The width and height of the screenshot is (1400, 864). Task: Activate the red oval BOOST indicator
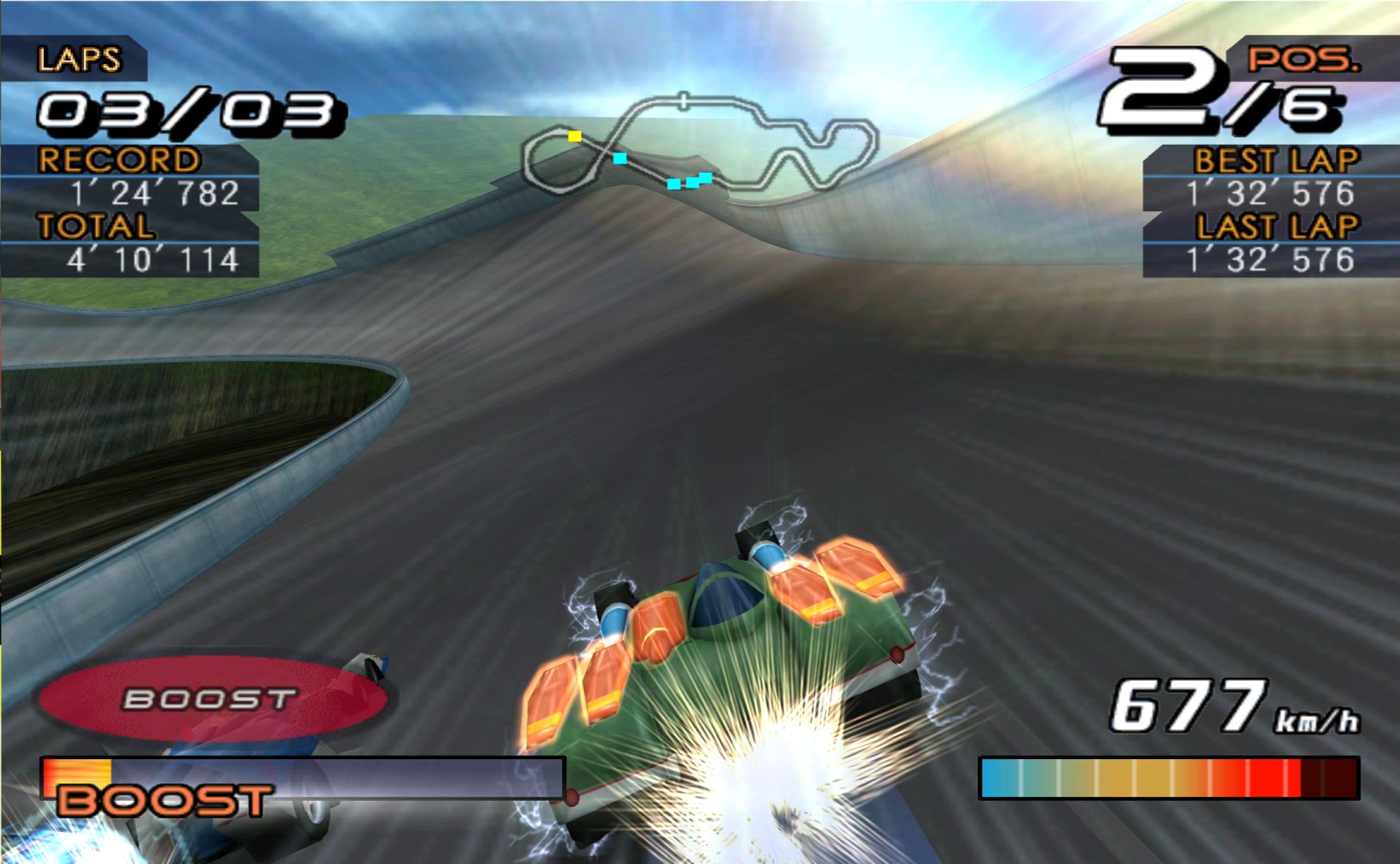pyautogui.click(x=209, y=698)
